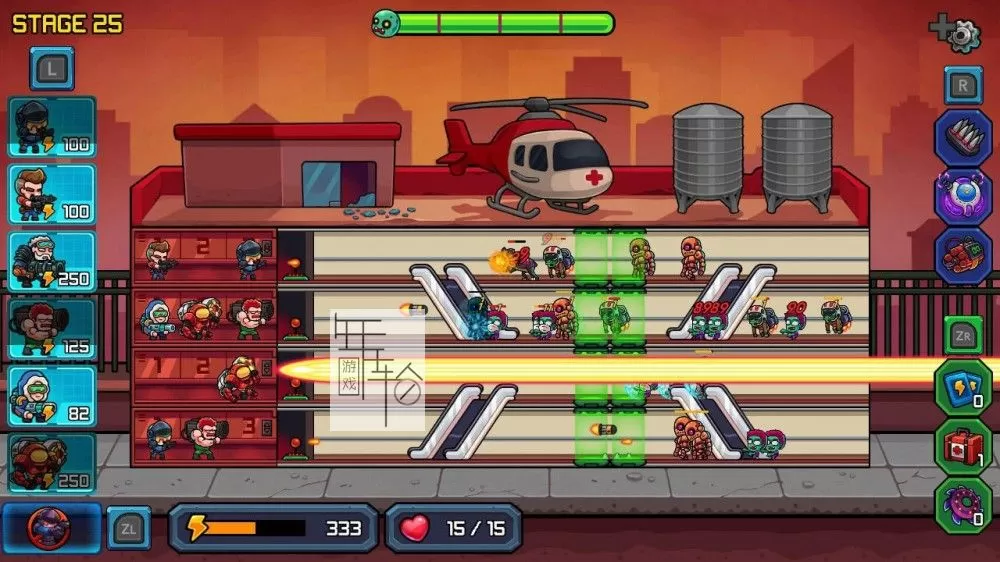Screen dimensions: 1000x562
Task: Activate the purple orb ability
Action: pos(962,196)
